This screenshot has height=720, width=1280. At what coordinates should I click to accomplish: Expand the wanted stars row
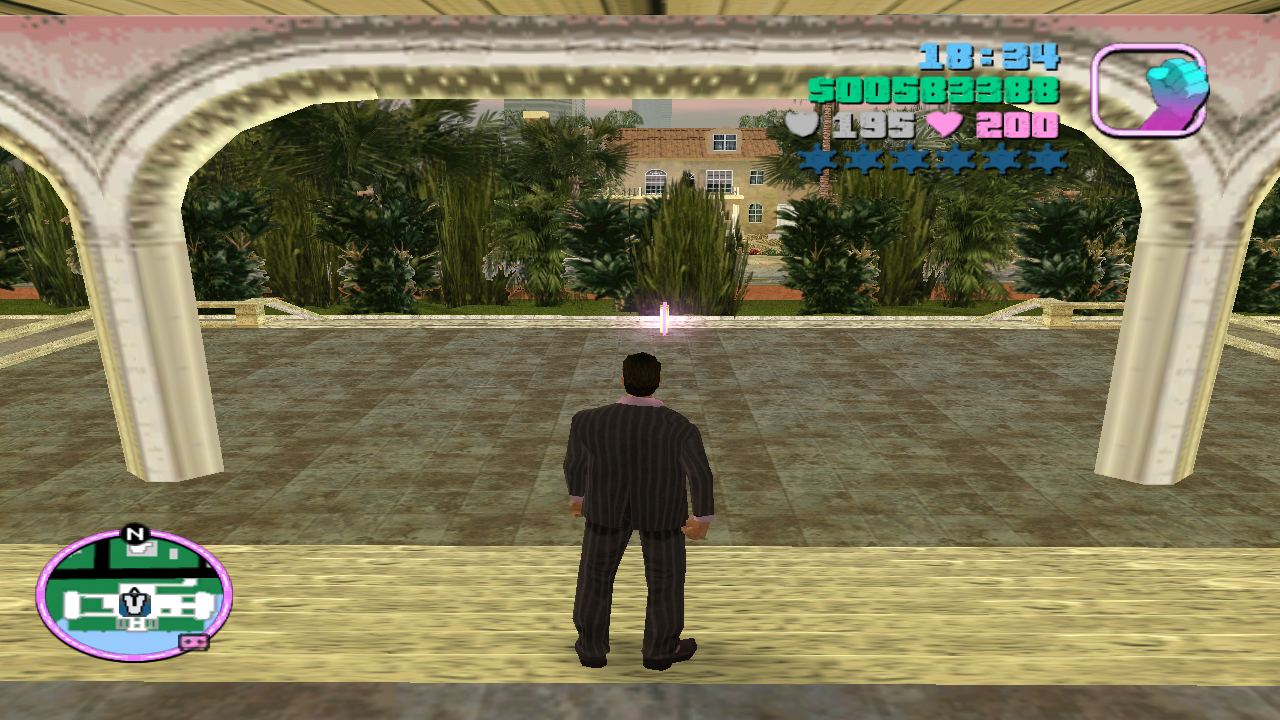tap(932, 160)
